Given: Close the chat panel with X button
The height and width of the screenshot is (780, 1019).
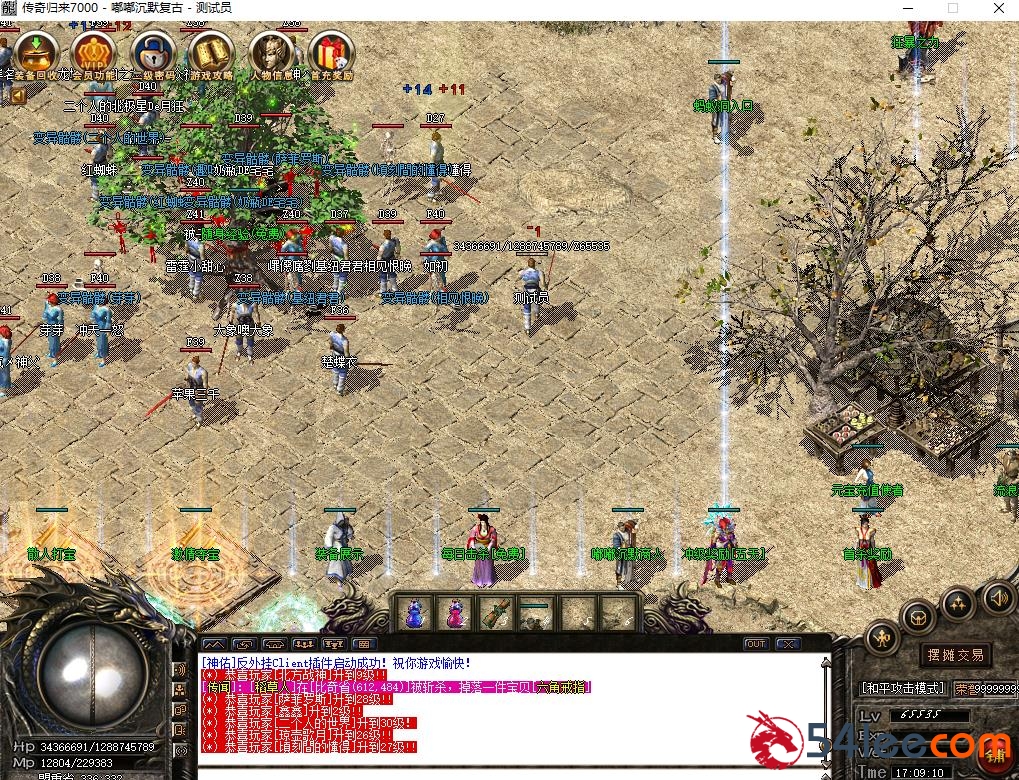Looking at the screenshot, I should pyautogui.click(x=788, y=644).
